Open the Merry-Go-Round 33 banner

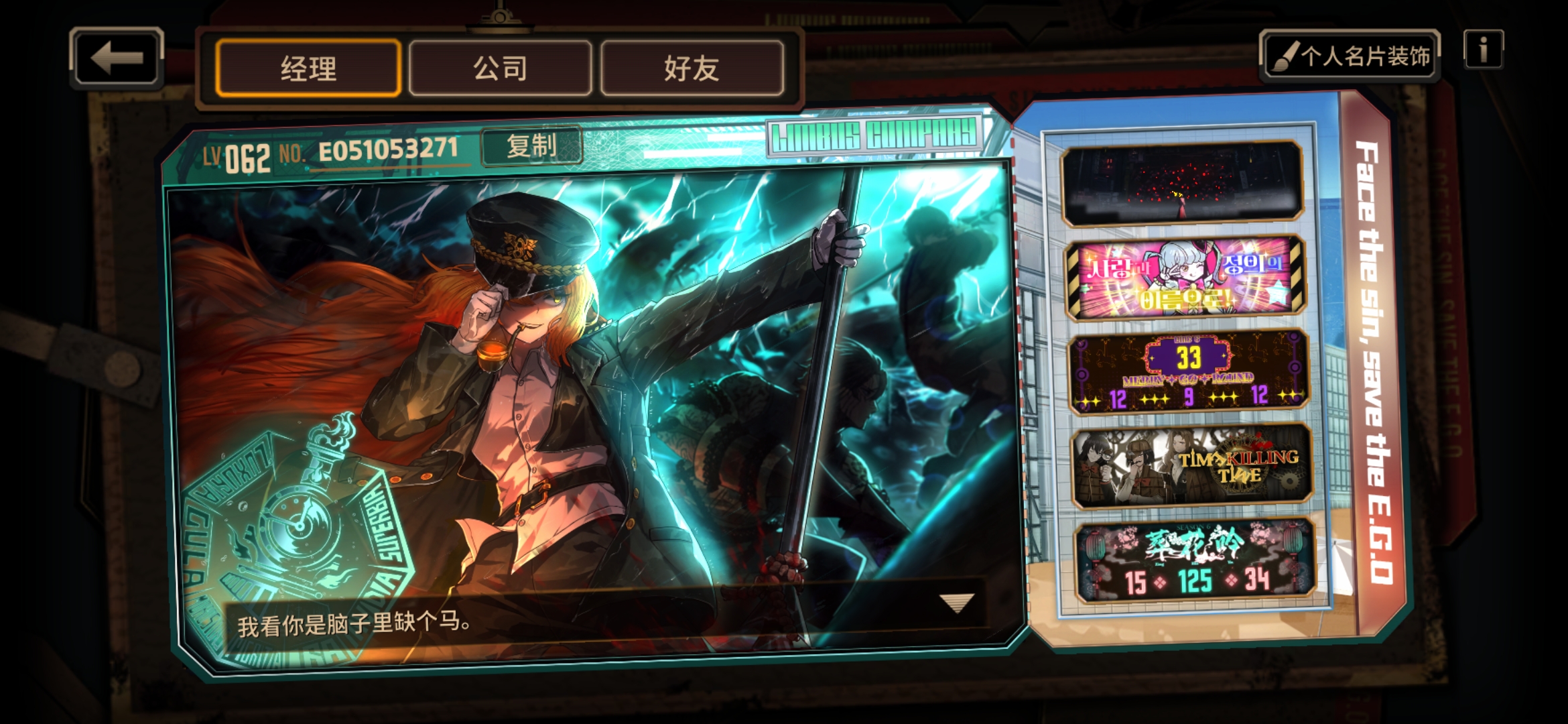tap(1188, 372)
